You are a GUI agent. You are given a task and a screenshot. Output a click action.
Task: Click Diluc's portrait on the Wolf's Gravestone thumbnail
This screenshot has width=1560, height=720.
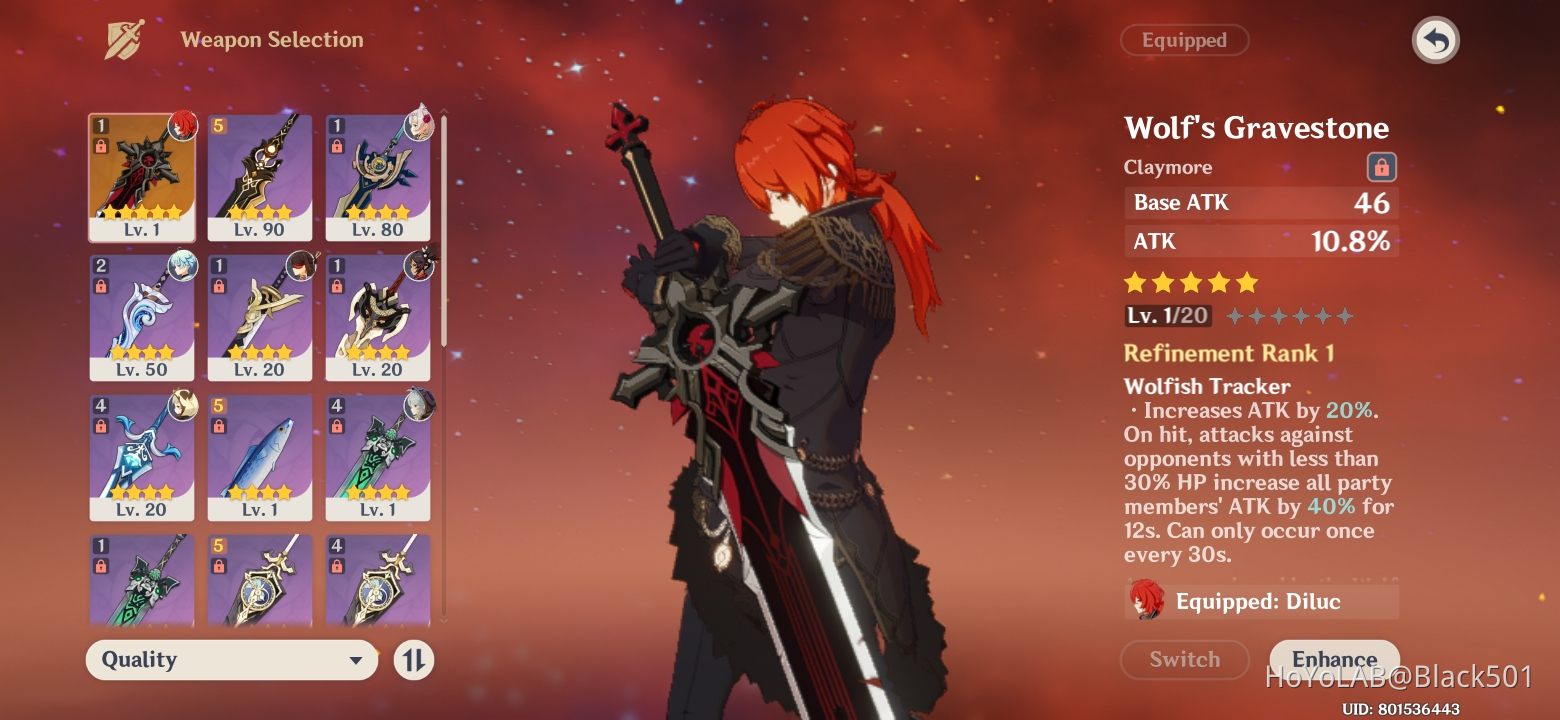(x=181, y=128)
